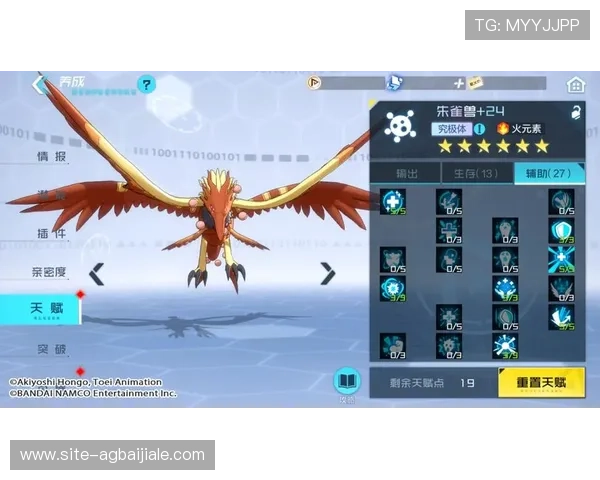Switch to the 生存(13) talent tab
This screenshot has width=600, height=480.
(477, 173)
